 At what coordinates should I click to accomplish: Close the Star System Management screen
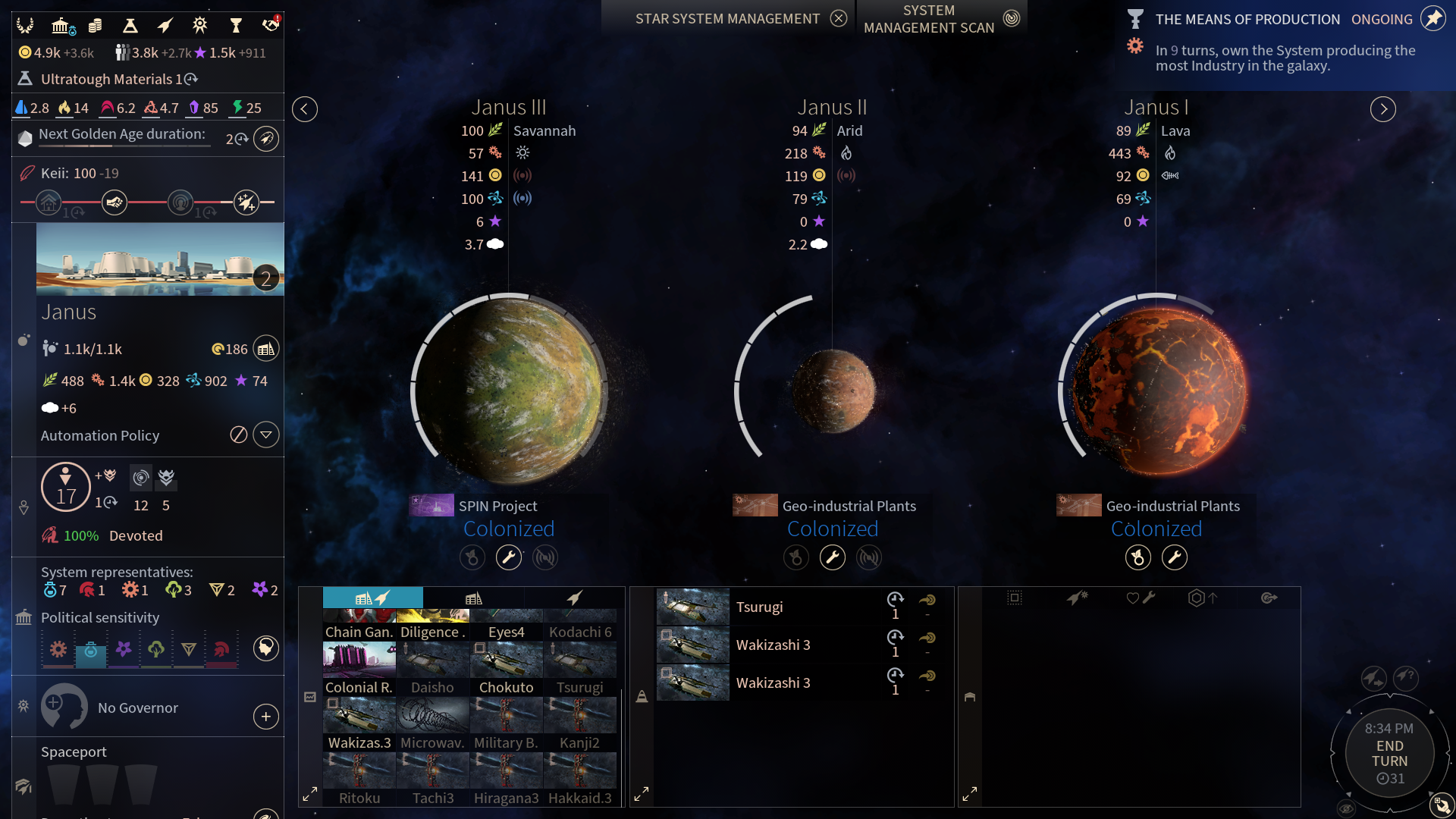(838, 18)
